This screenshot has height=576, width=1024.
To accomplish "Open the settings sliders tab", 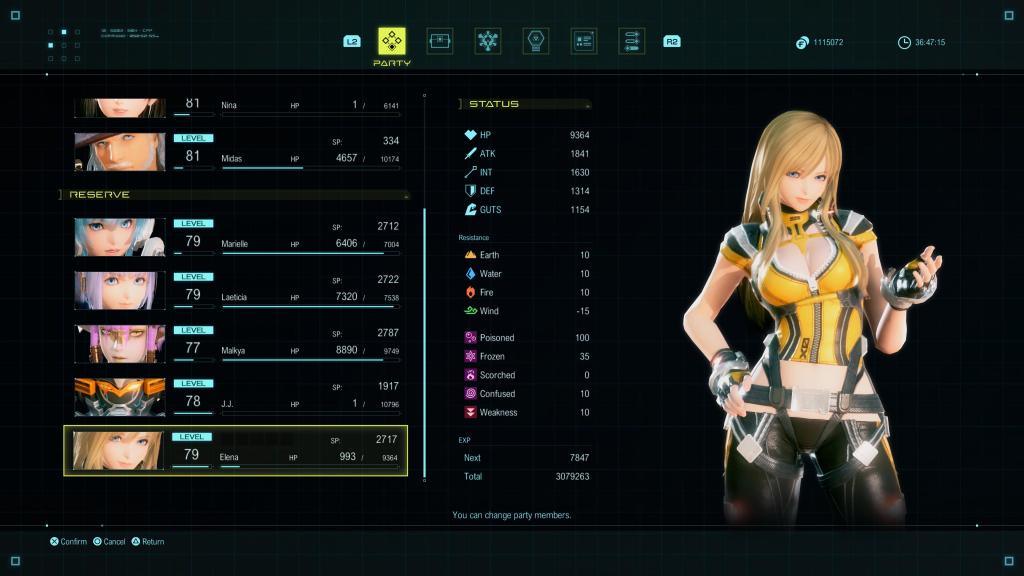I will 631,41.
